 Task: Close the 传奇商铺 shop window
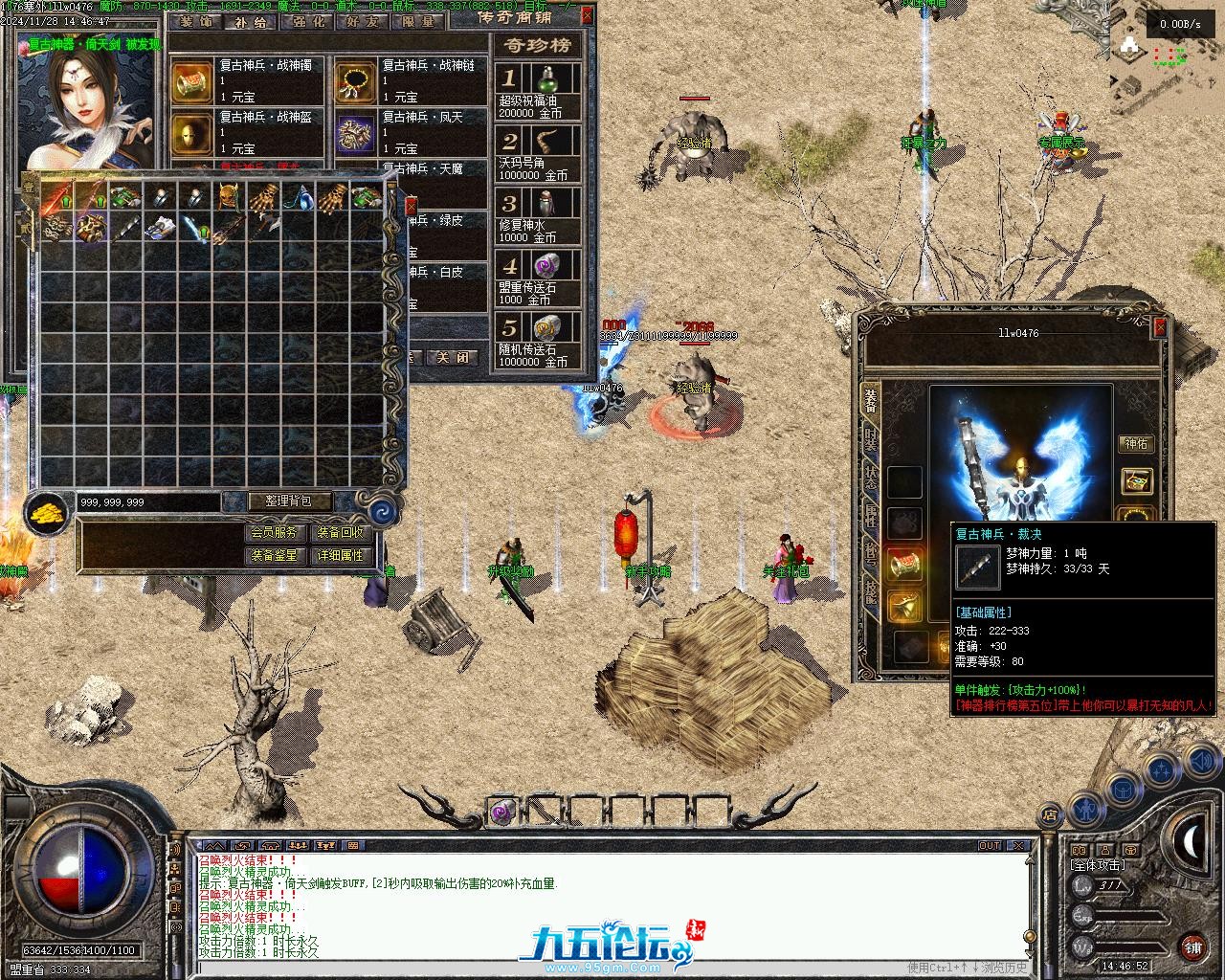click(x=587, y=15)
